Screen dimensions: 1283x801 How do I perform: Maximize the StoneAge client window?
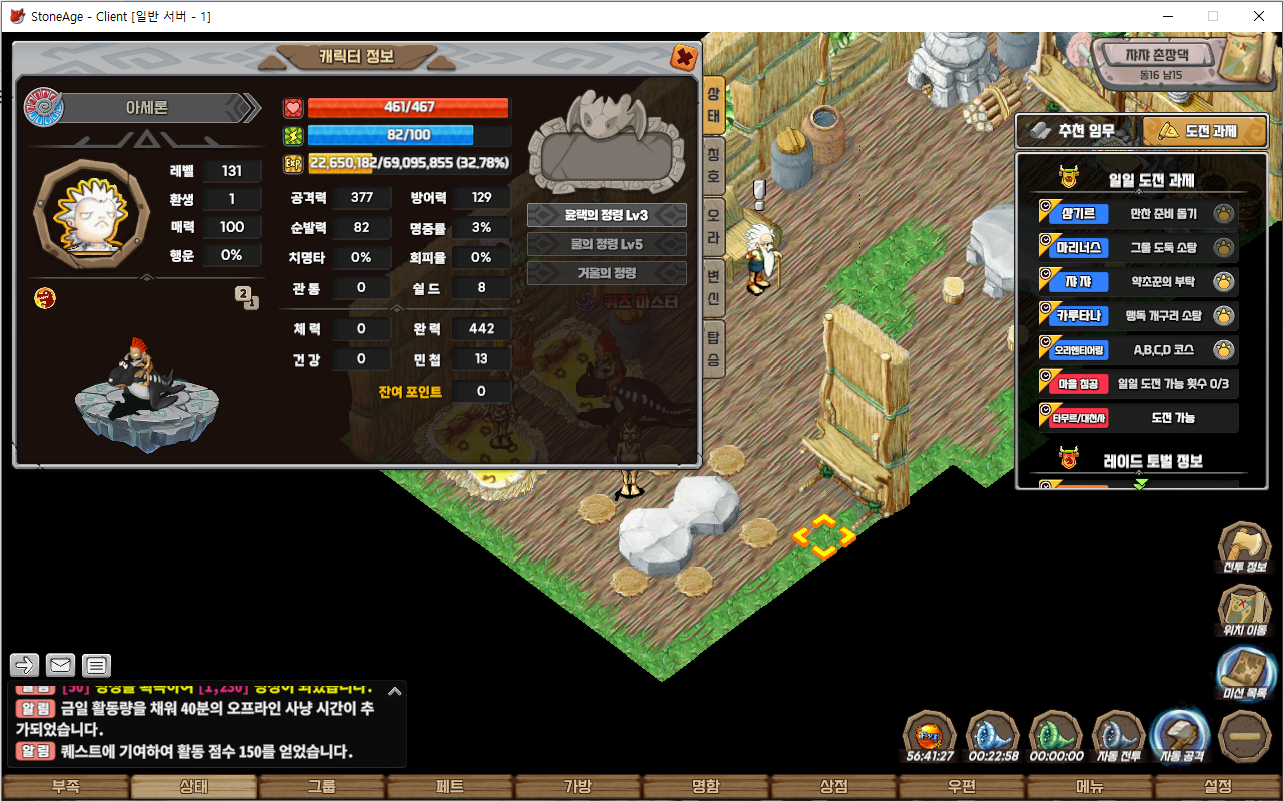(1213, 16)
